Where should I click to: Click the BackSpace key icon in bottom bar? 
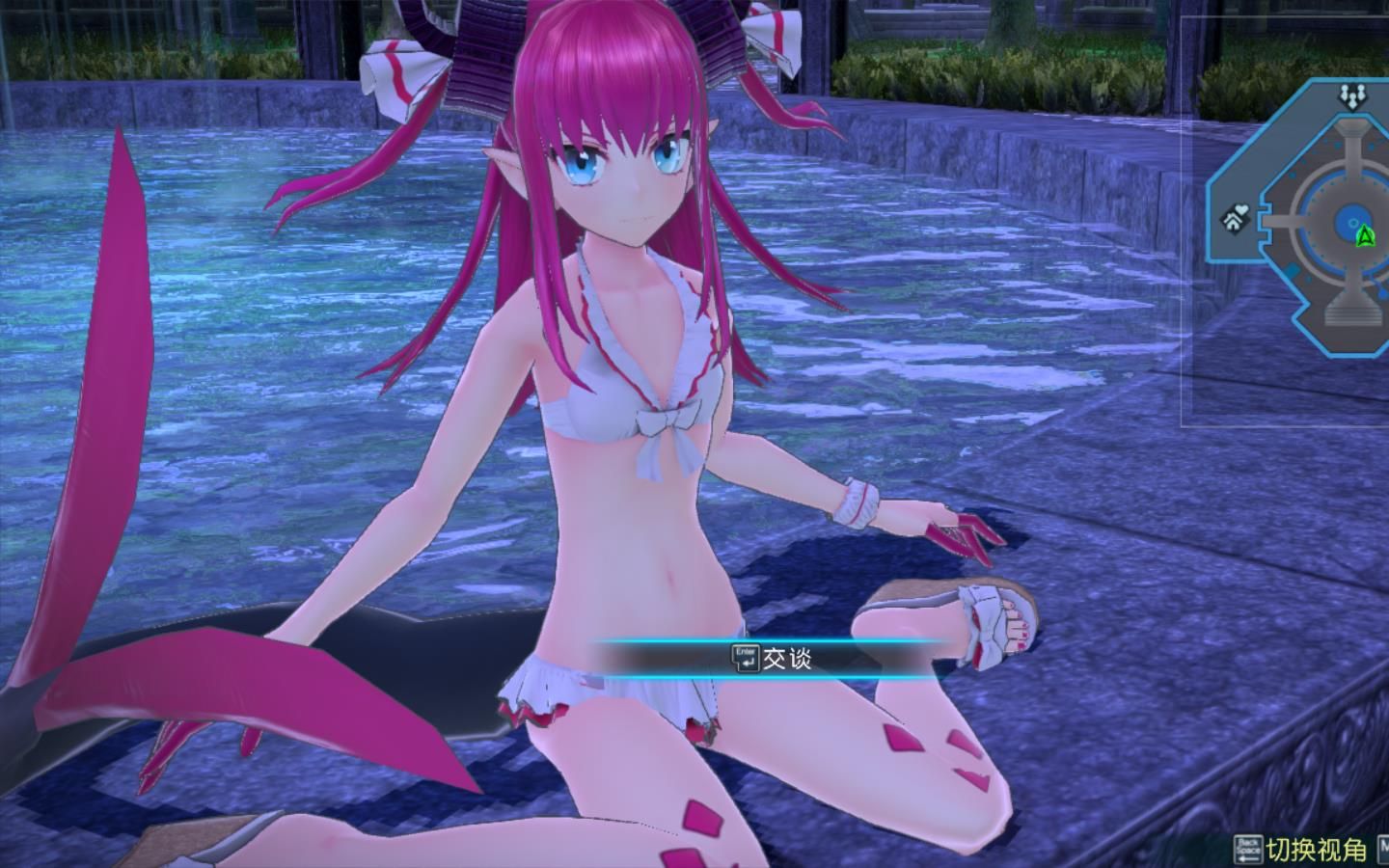point(1248,848)
